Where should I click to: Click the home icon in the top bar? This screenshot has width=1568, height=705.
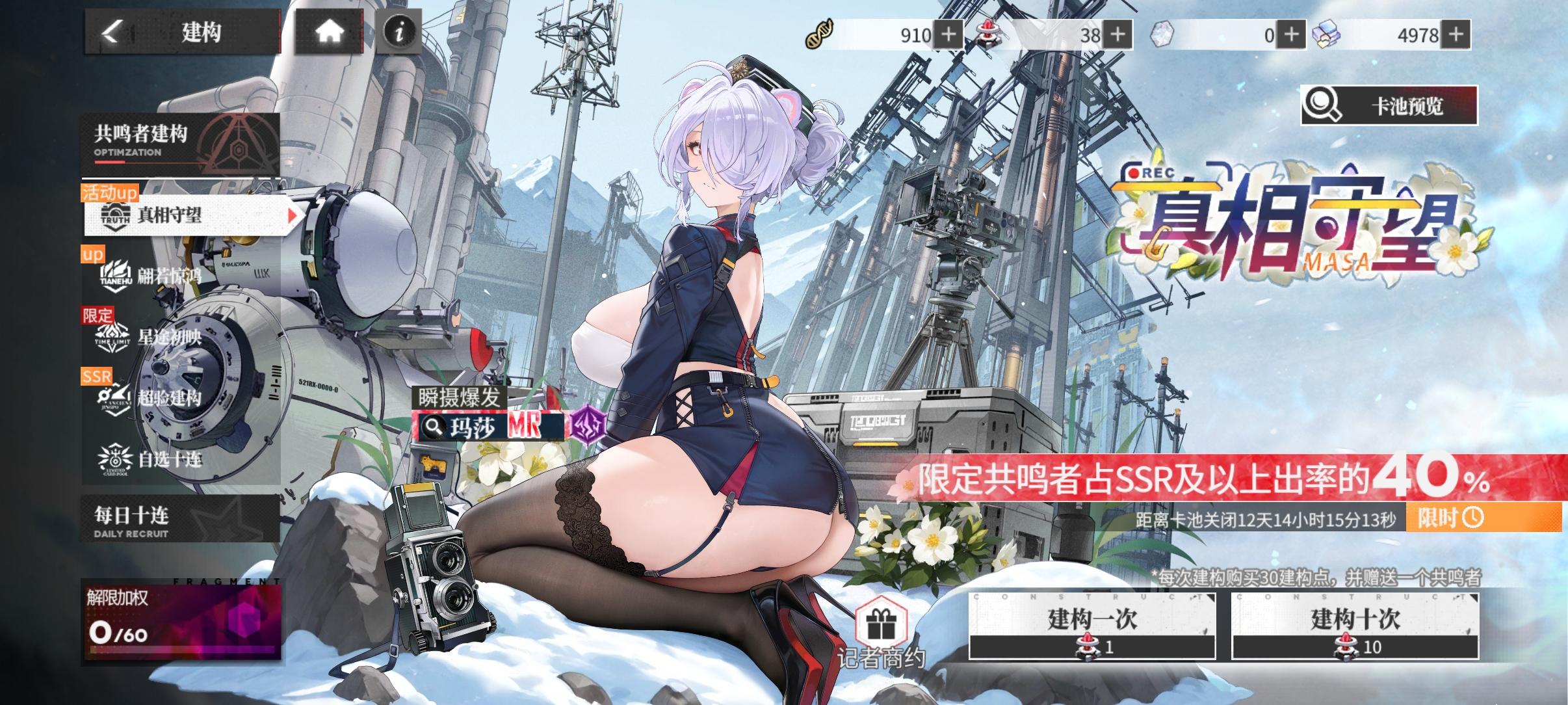(x=329, y=32)
